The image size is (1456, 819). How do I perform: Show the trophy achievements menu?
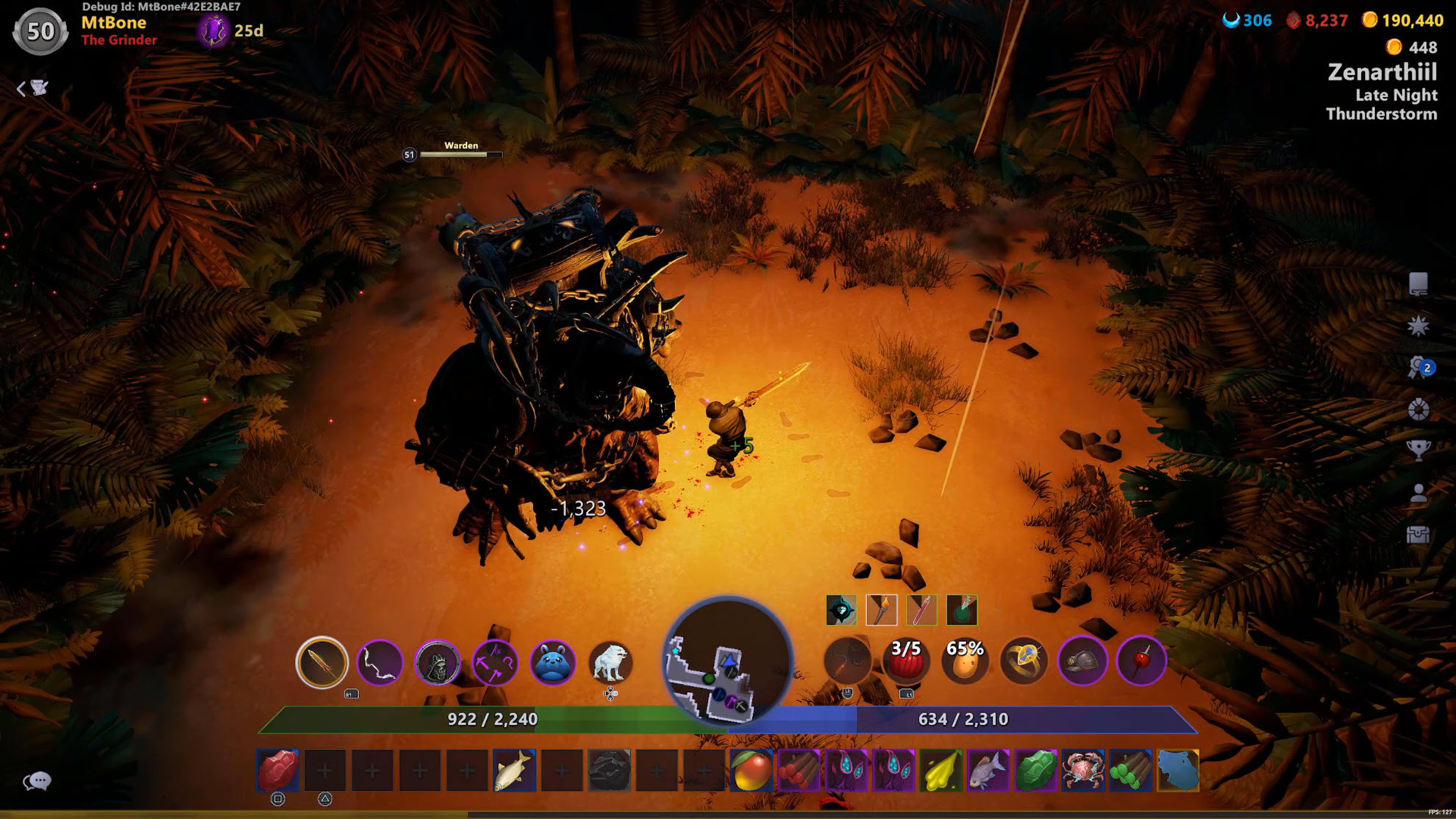[1418, 449]
